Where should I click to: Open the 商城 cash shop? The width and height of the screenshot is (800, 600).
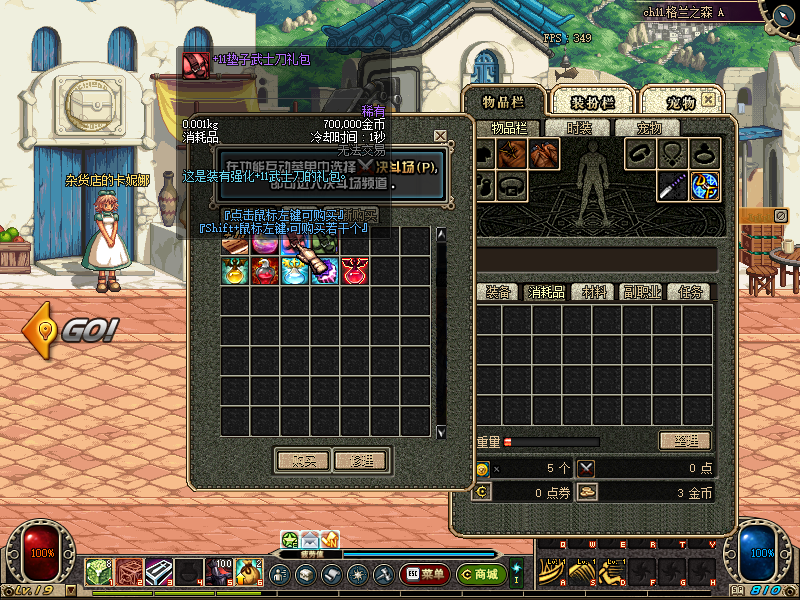tap(480, 574)
